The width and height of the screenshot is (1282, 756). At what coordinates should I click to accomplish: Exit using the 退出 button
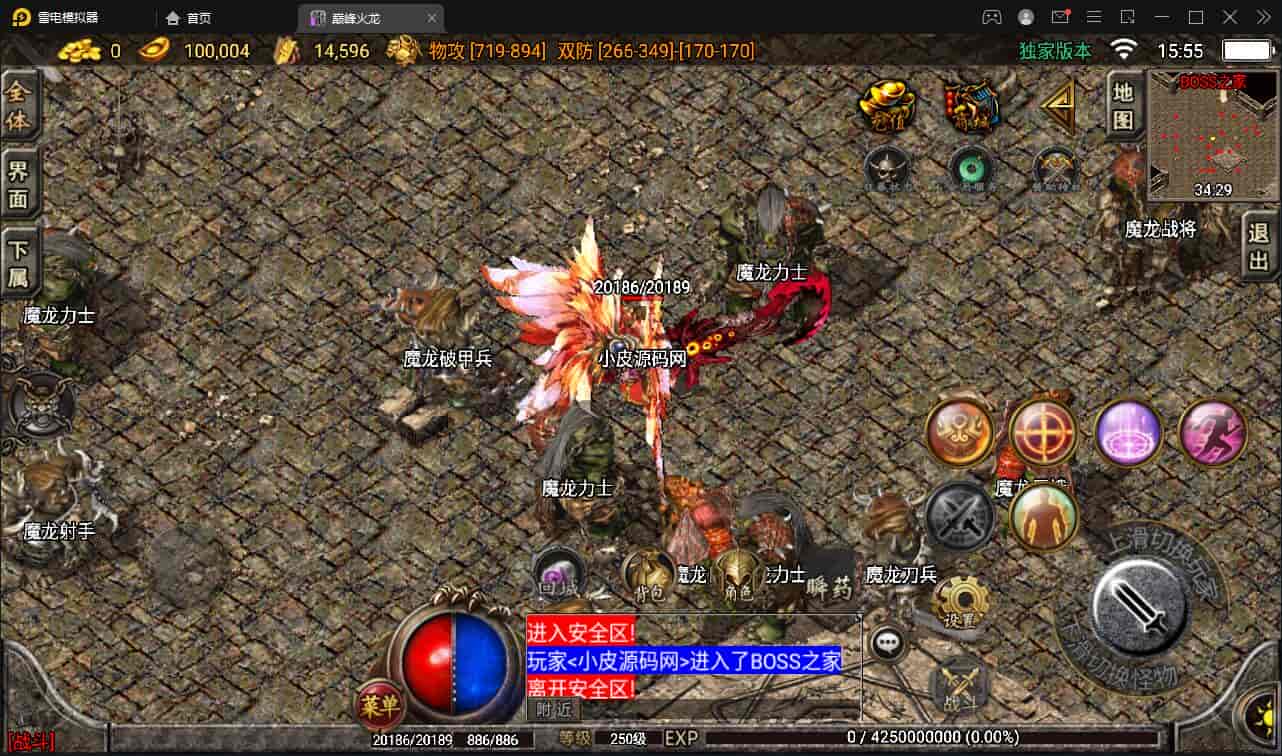click(x=1259, y=247)
